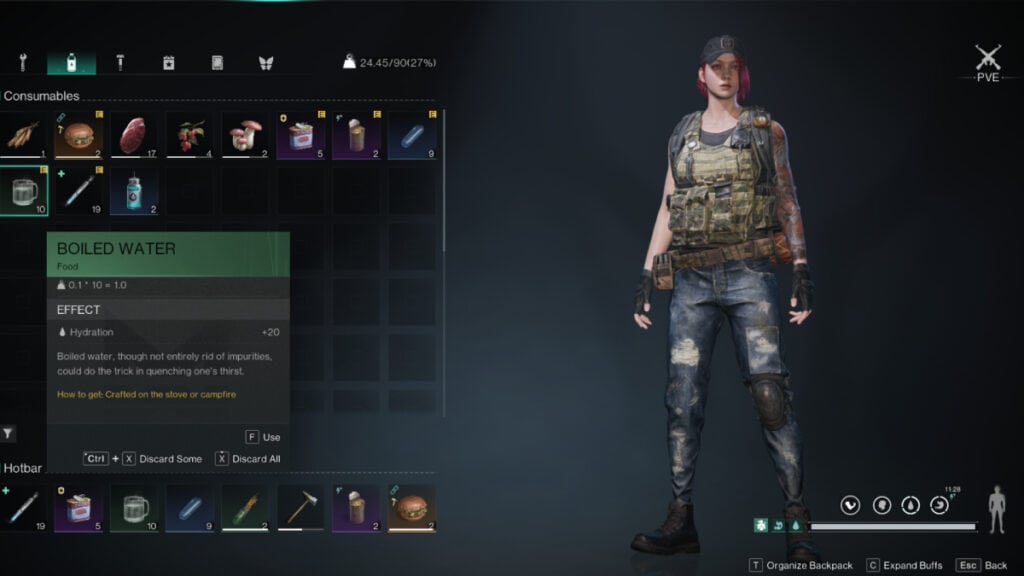Toggle the PVE crossed rifles mode icon

click(987, 59)
